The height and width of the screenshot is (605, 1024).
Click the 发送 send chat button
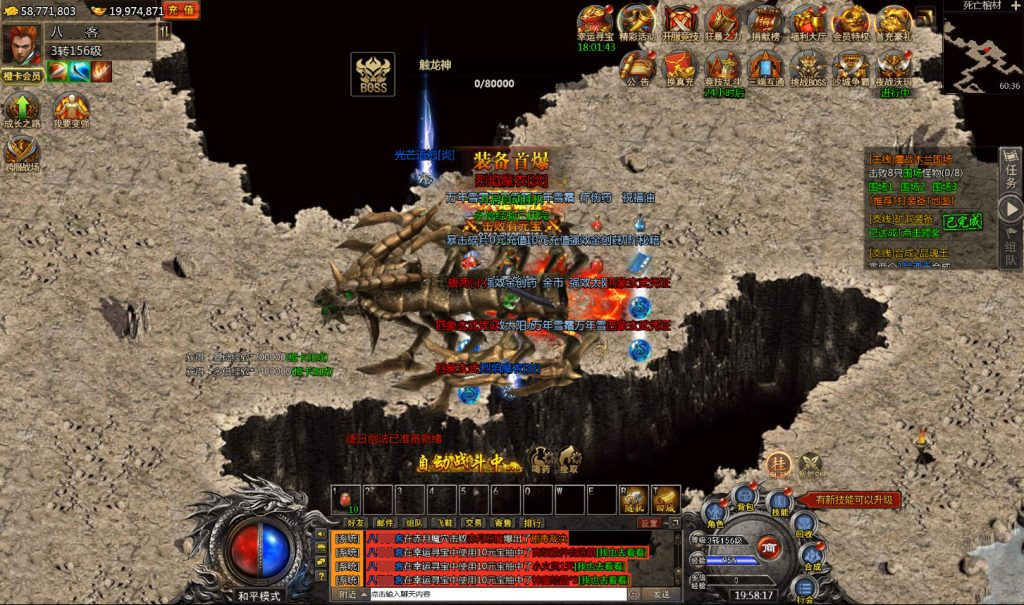[661, 594]
